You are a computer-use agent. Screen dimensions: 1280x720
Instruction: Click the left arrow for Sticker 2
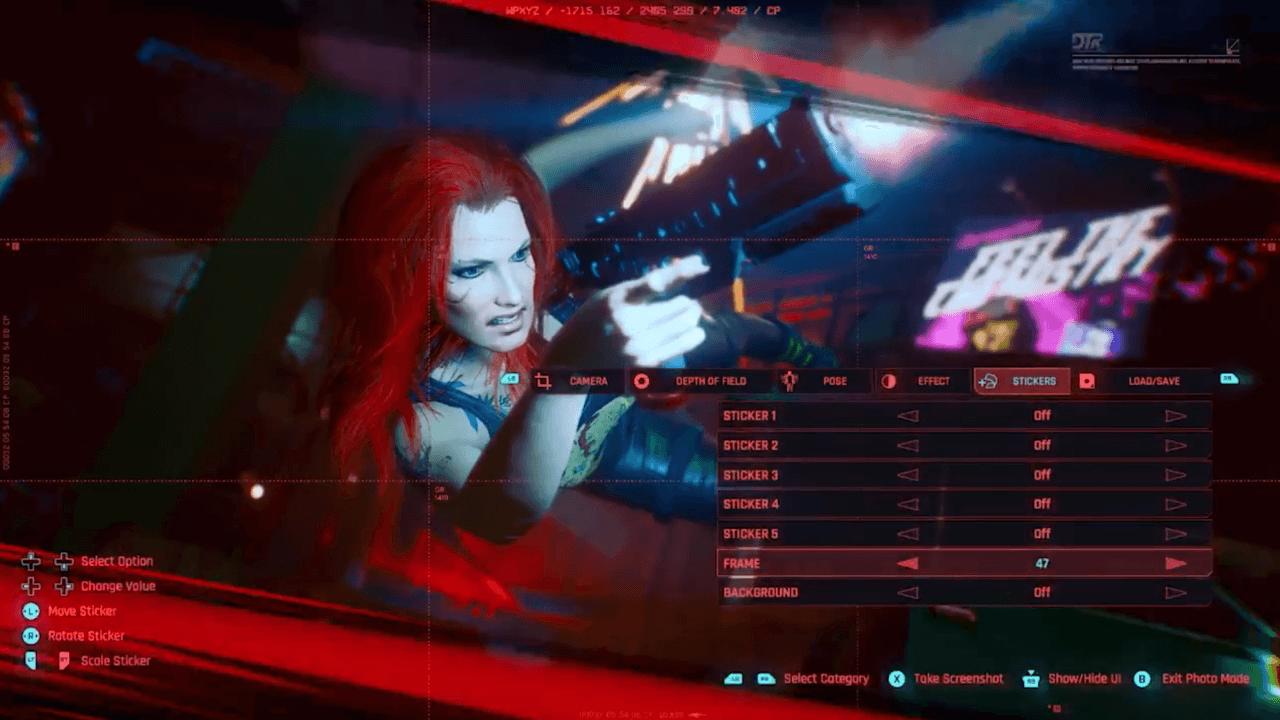pyautogui.click(x=907, y=446)
